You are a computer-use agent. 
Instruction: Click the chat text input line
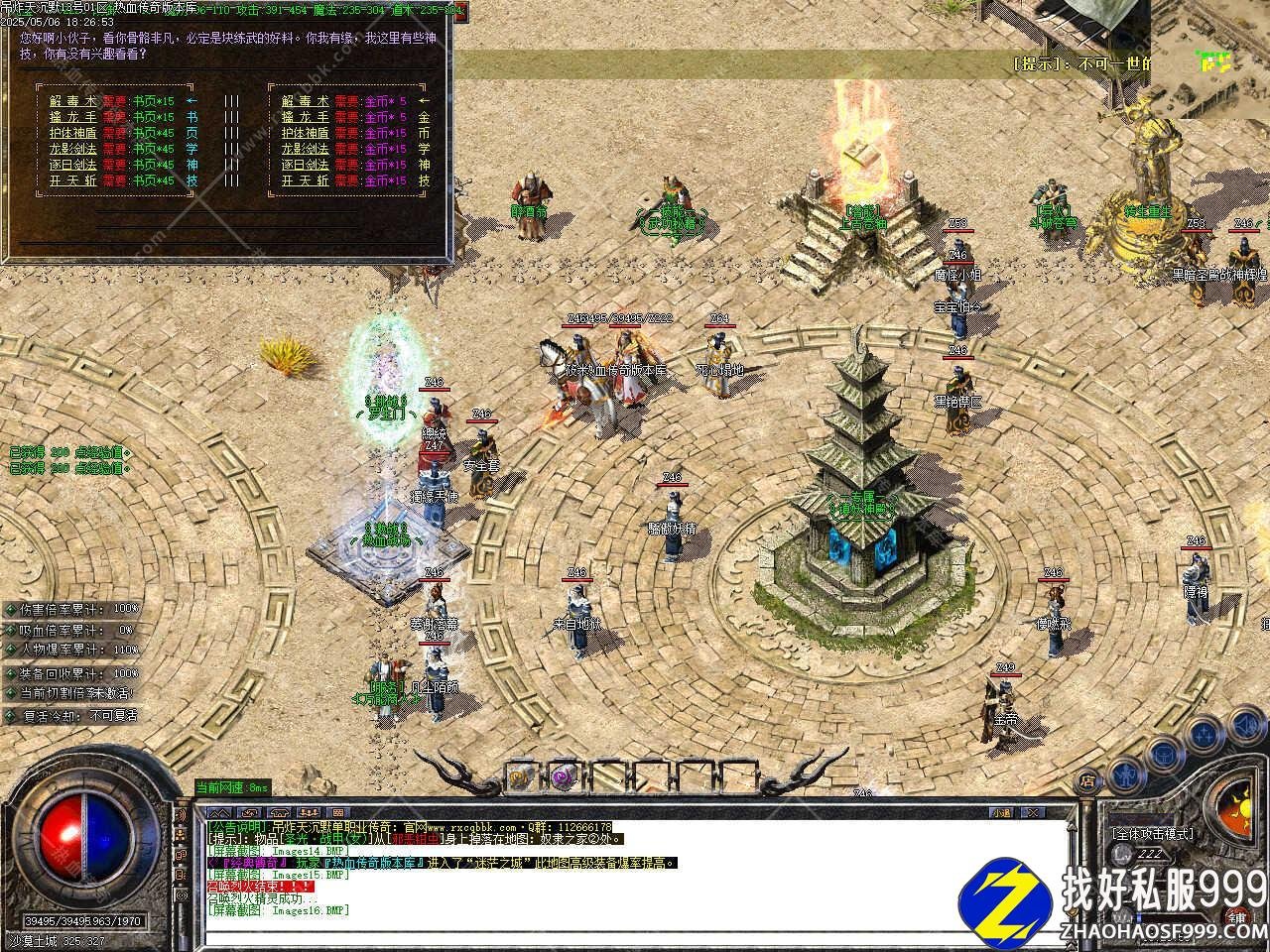(x=635, y=936)
